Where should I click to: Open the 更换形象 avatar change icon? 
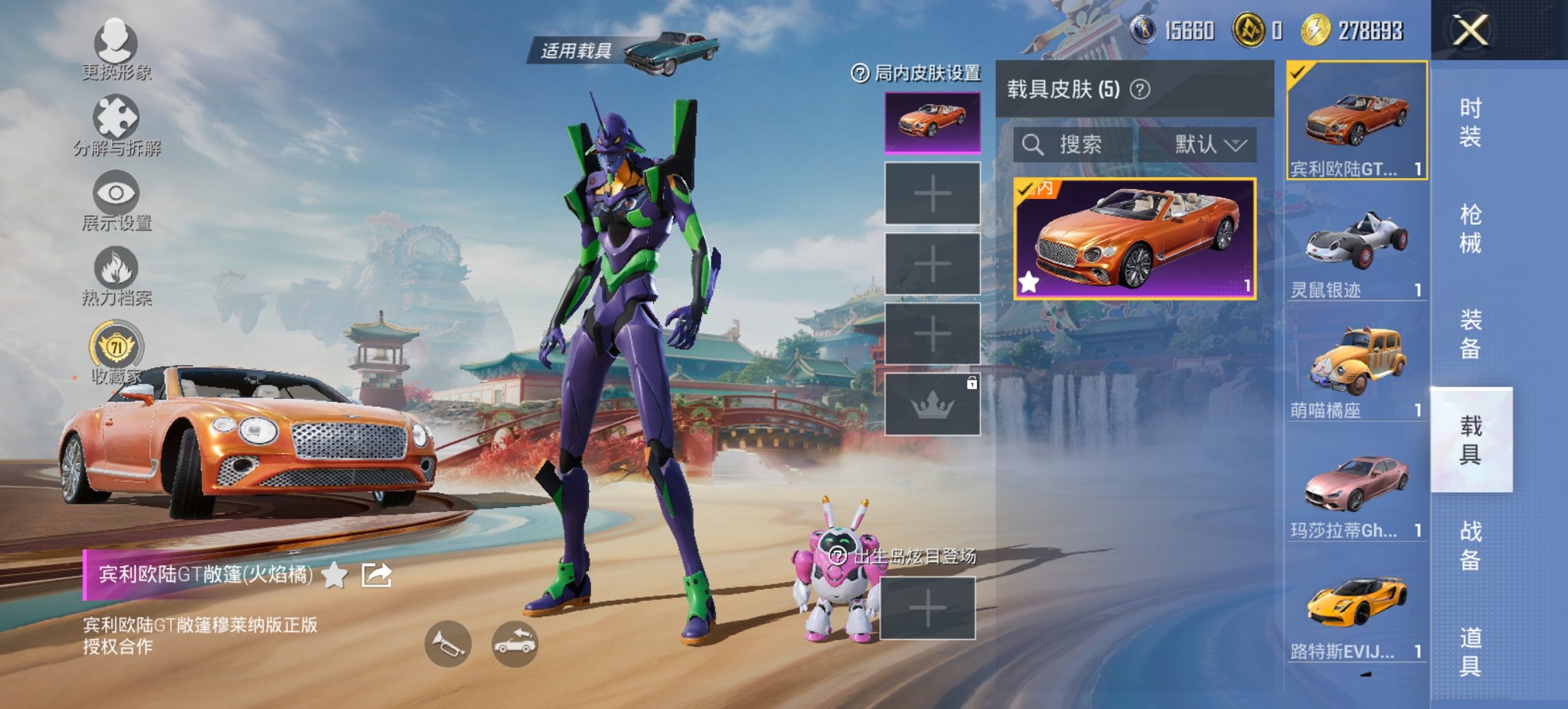pos(116,44)
